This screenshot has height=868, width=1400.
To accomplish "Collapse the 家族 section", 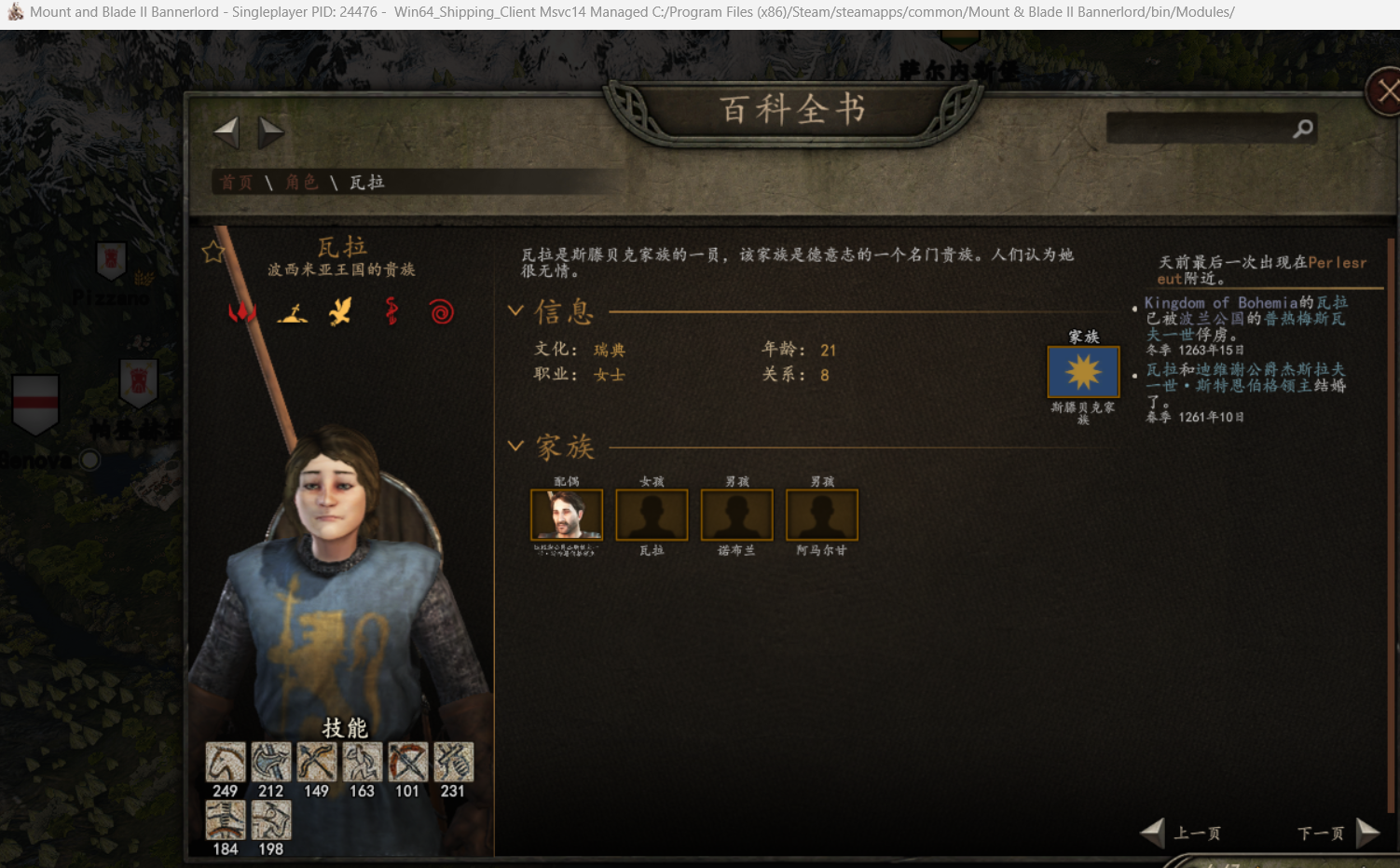I will (x=515, y=446).
